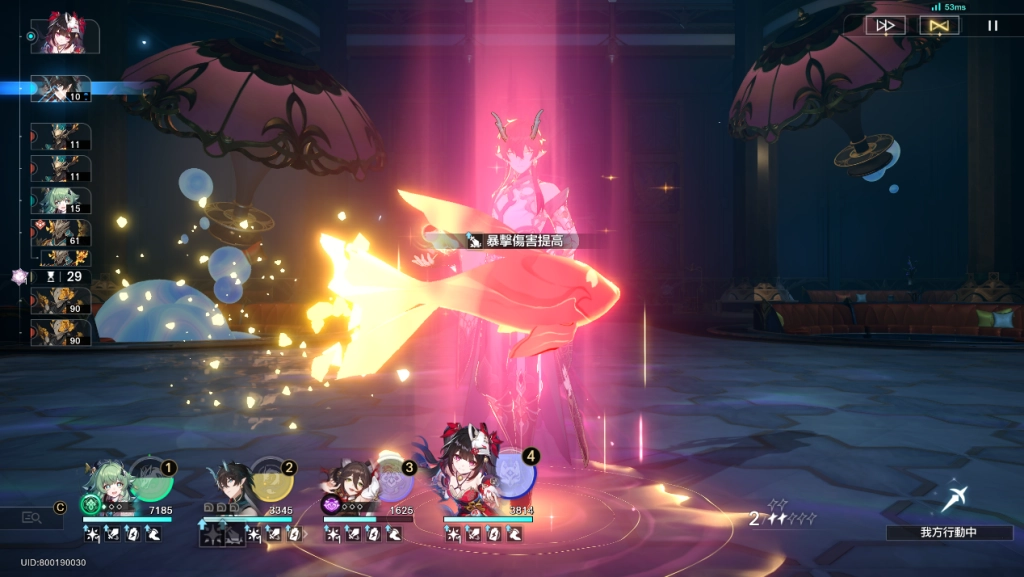The height and width of the screenshot is (577, 1024).
Task: Select the green-haired turn order entry at 15
Action: (x=60, y=200)
